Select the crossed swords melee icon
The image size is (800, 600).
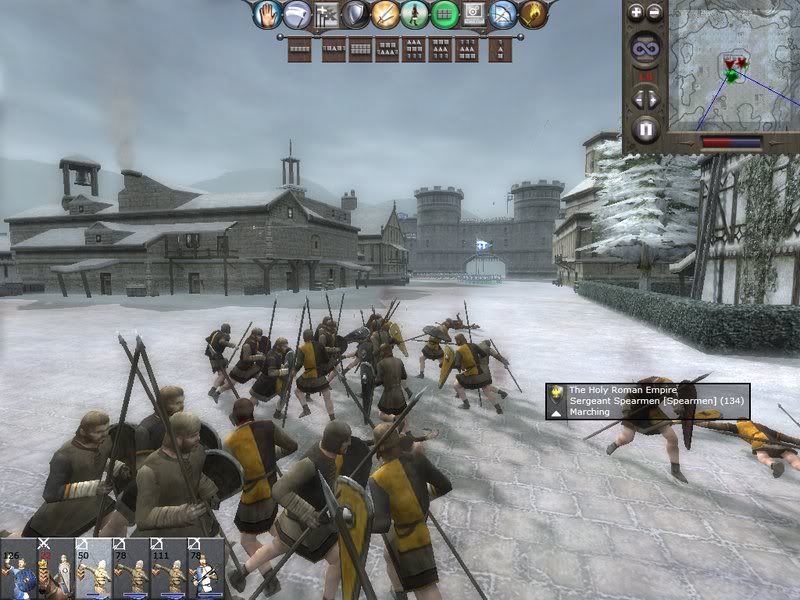385,14
